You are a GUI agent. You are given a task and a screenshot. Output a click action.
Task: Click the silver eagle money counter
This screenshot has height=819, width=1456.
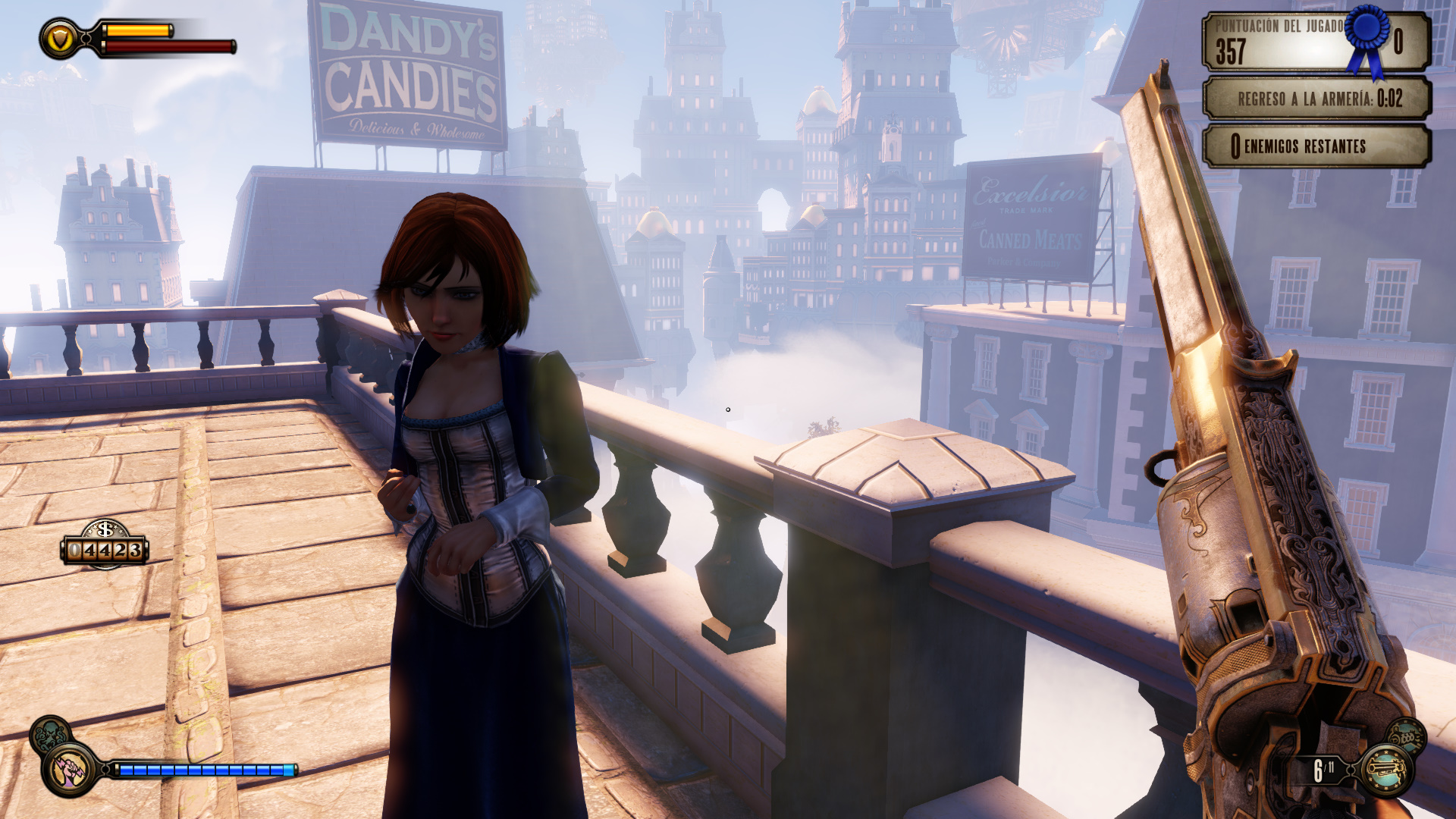(105, 544)
